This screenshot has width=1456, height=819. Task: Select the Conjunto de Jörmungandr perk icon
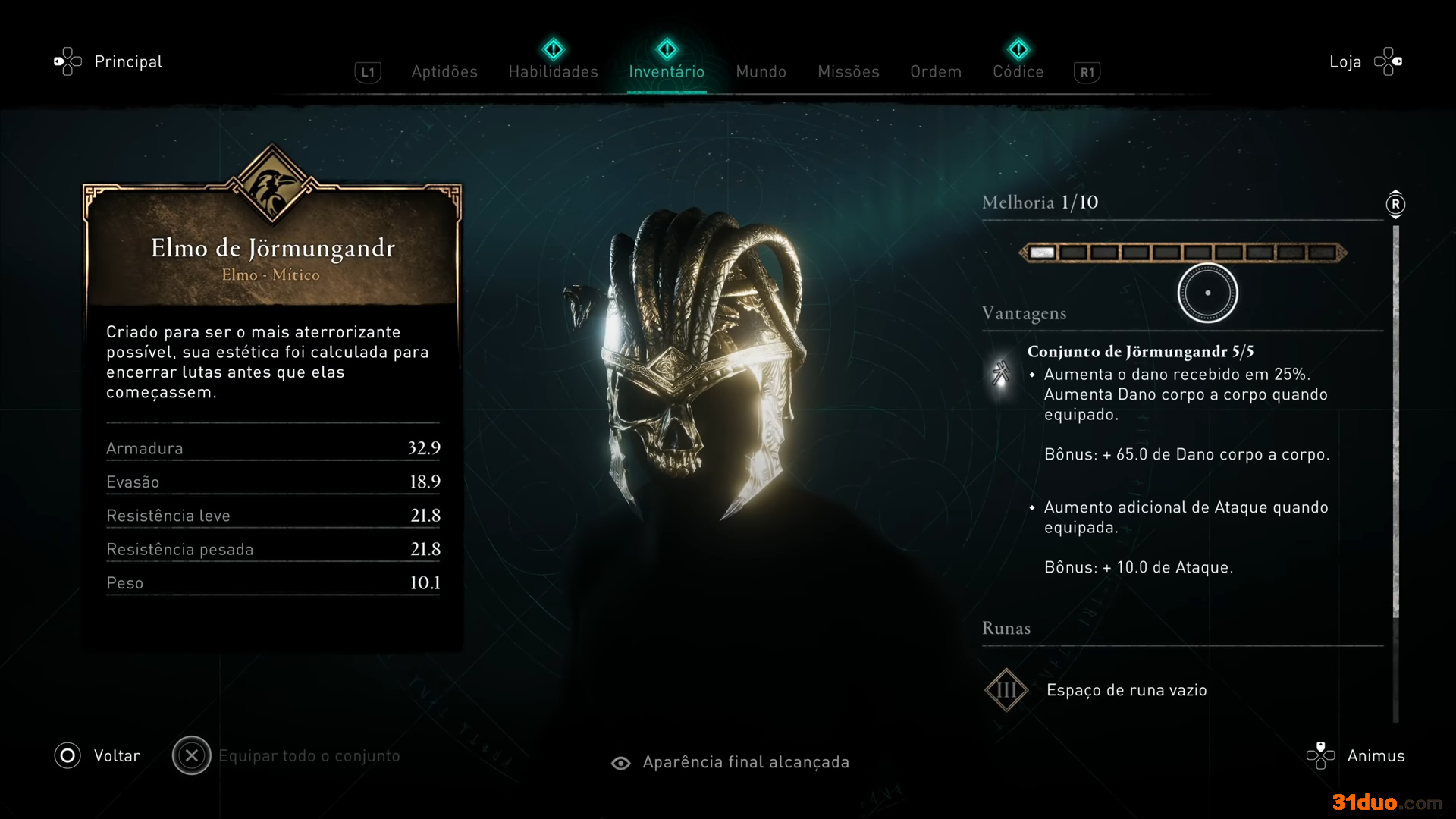click(x=1001, y=372)
